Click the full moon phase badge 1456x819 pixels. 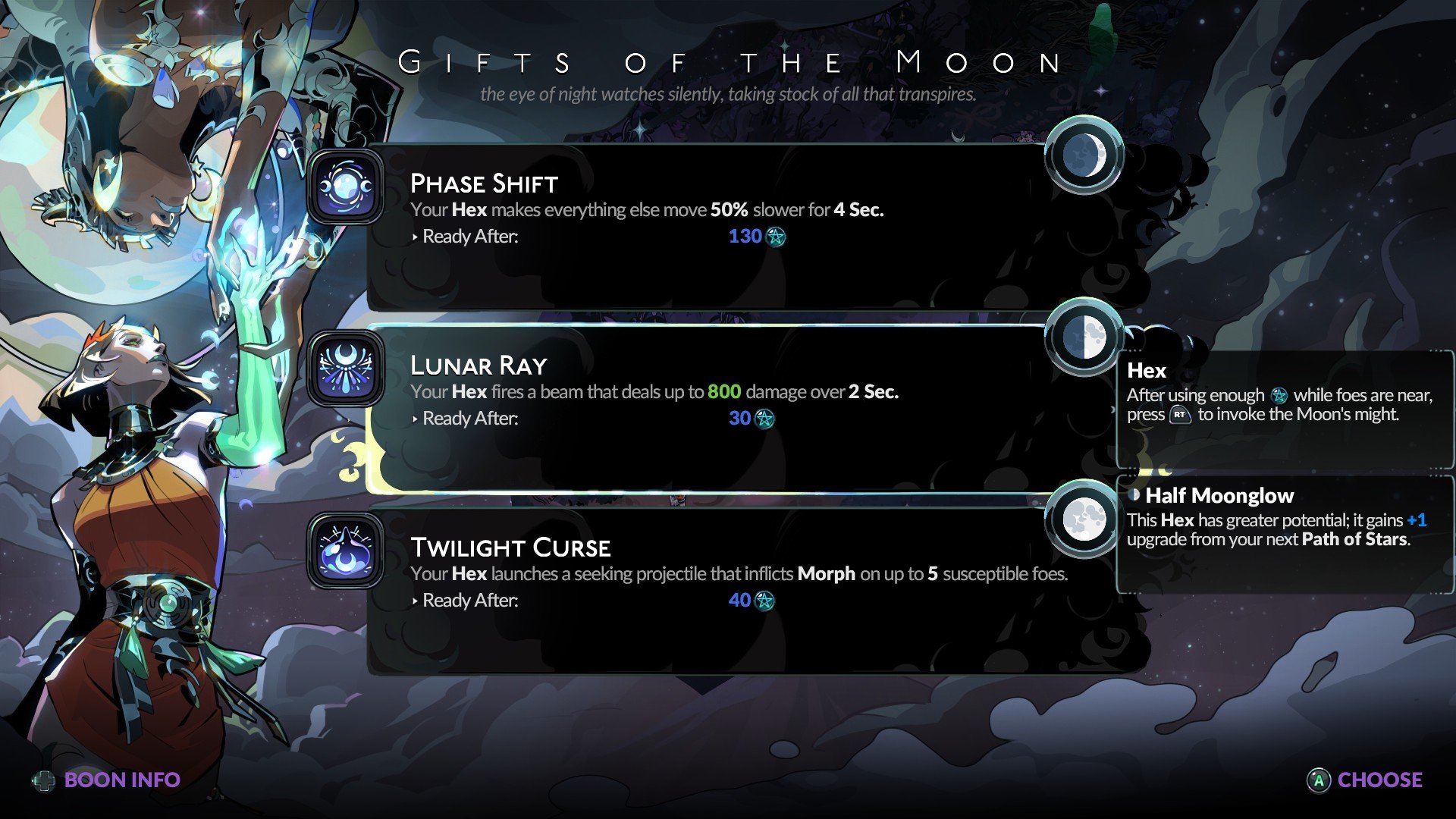pyautogui.click(x=1084, y=519)
